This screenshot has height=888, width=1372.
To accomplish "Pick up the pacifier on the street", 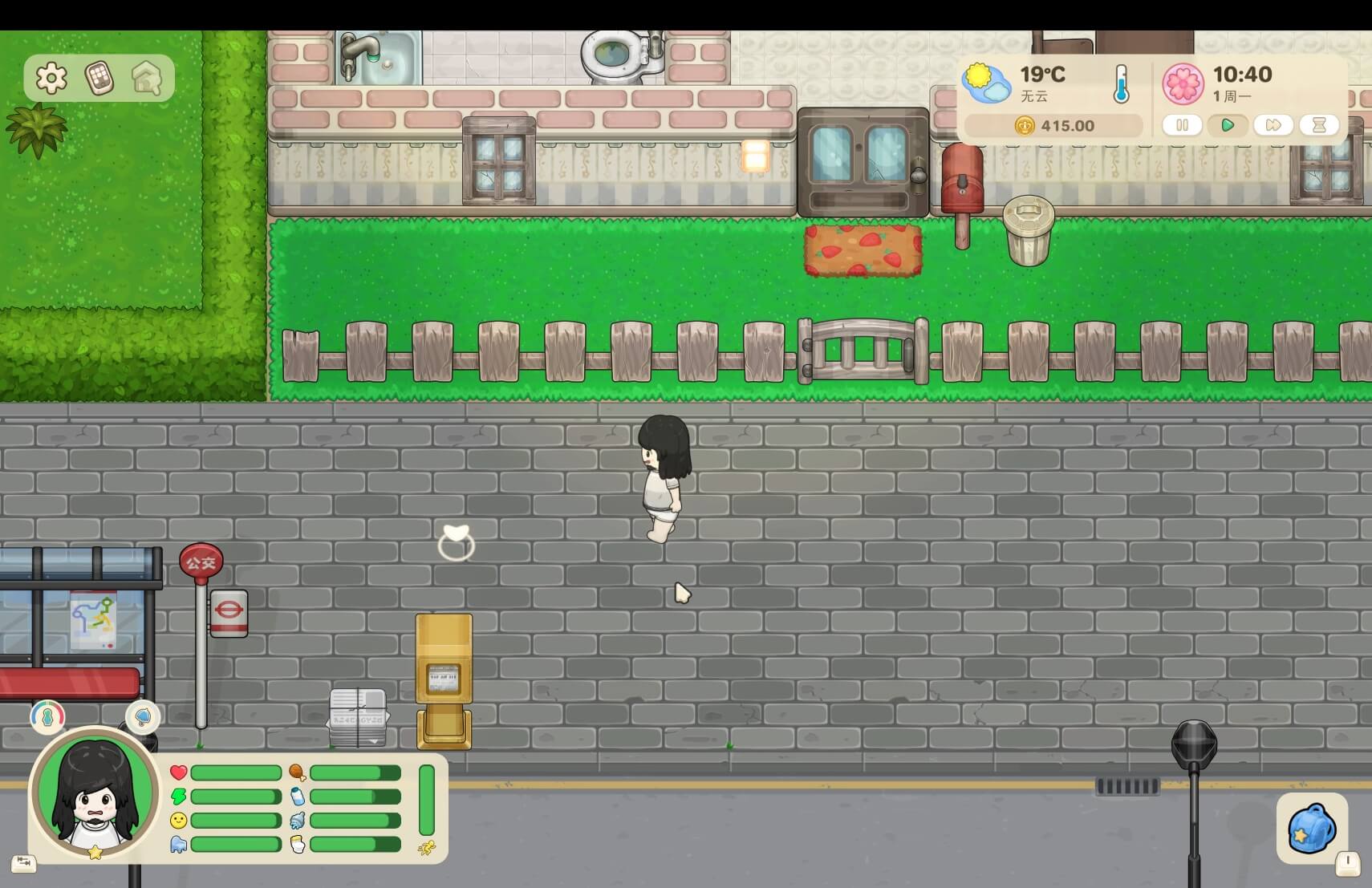I will [456, 542].
